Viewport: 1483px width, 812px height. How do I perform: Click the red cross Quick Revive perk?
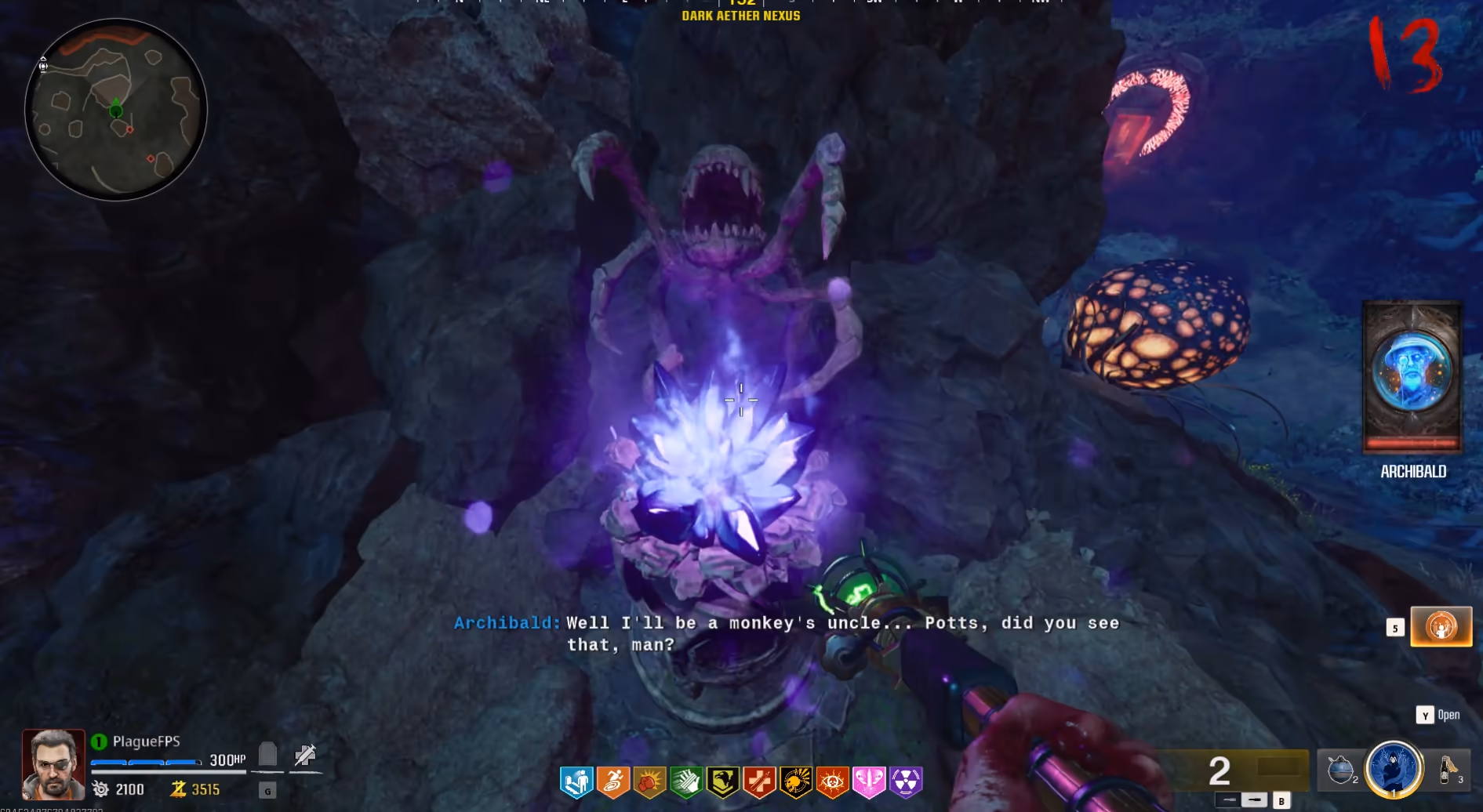[759, 781]
